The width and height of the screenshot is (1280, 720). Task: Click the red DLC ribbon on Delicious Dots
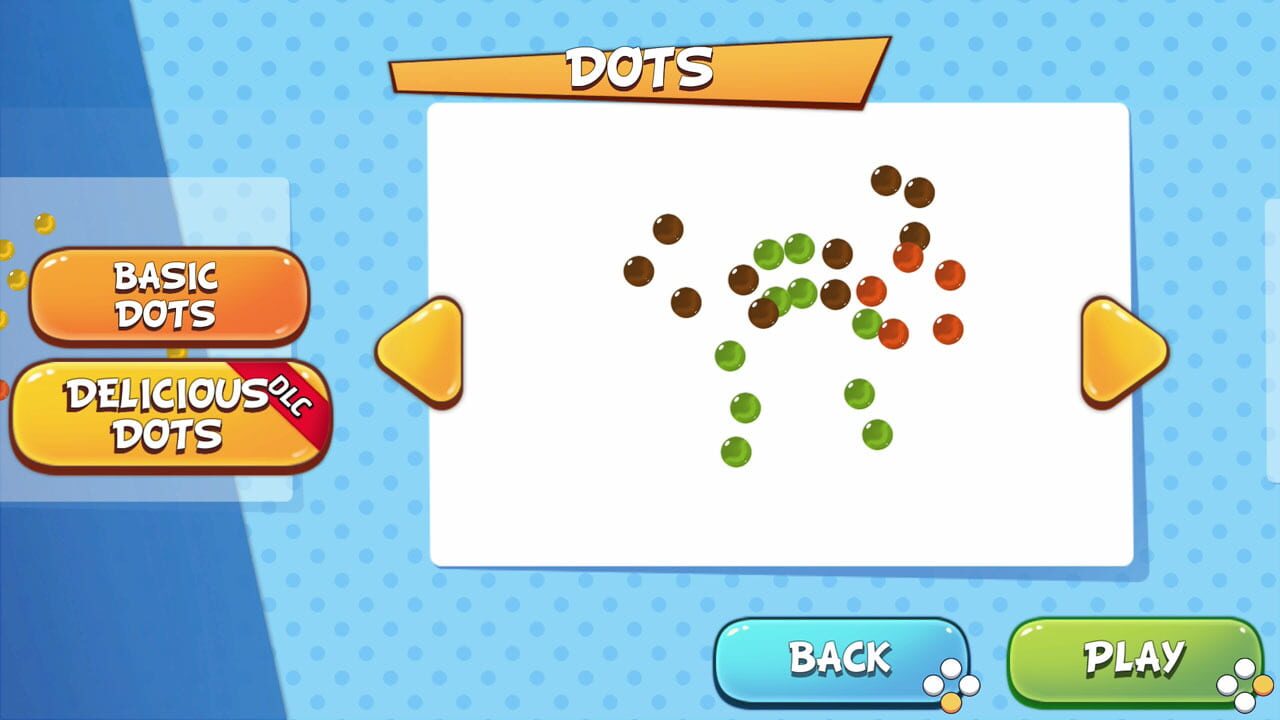(290, 395)
